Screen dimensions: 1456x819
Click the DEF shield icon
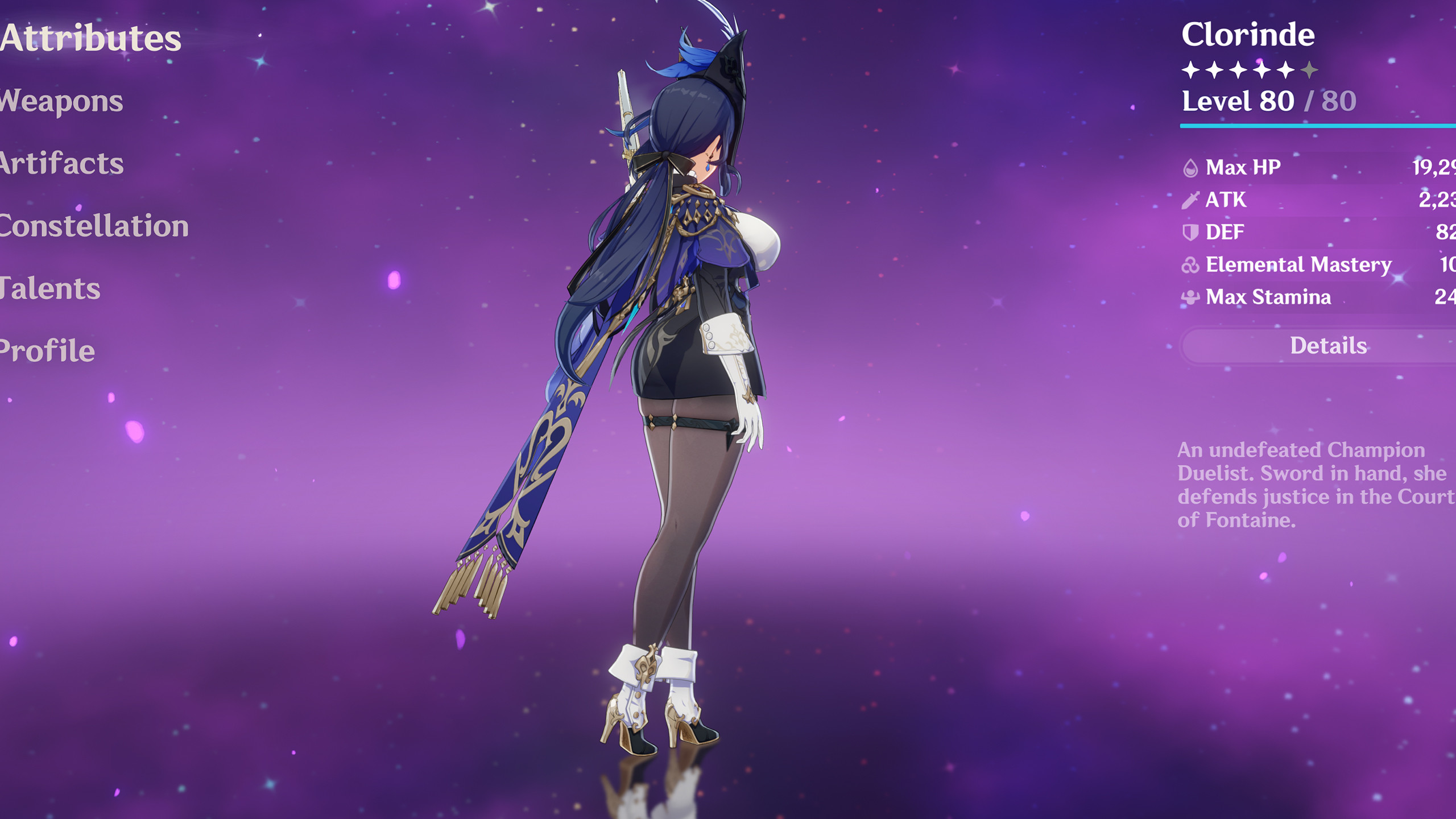[1192, 232]
